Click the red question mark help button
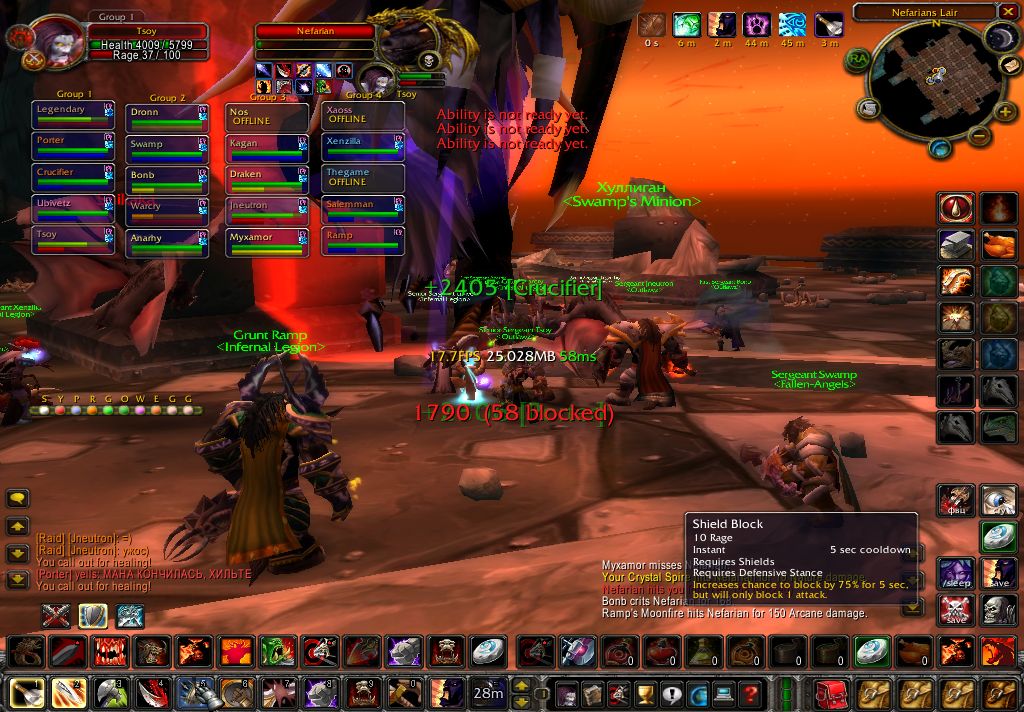 pos(749,694)
